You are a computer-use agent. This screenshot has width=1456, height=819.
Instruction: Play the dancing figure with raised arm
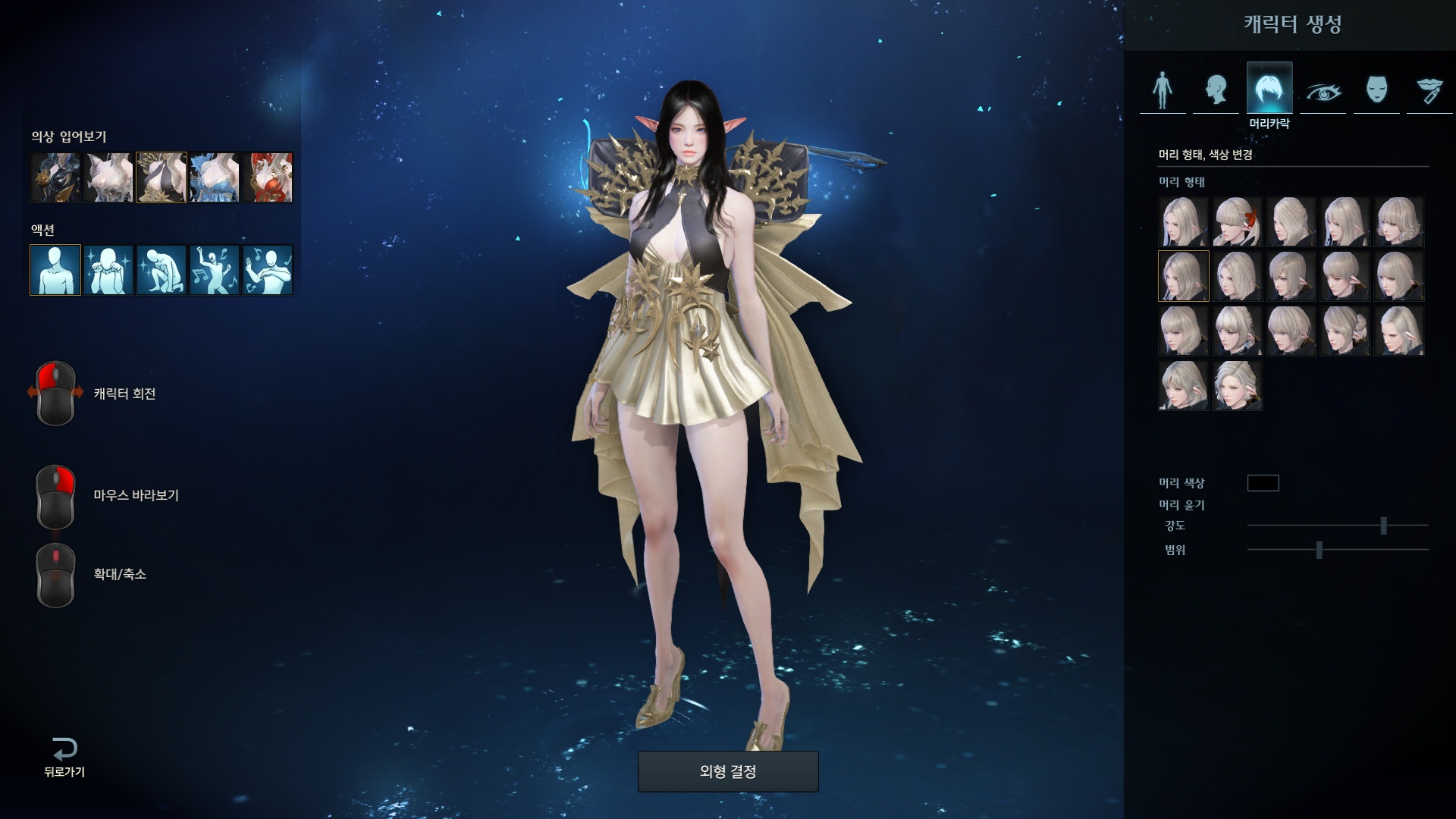tap(215, 269)
